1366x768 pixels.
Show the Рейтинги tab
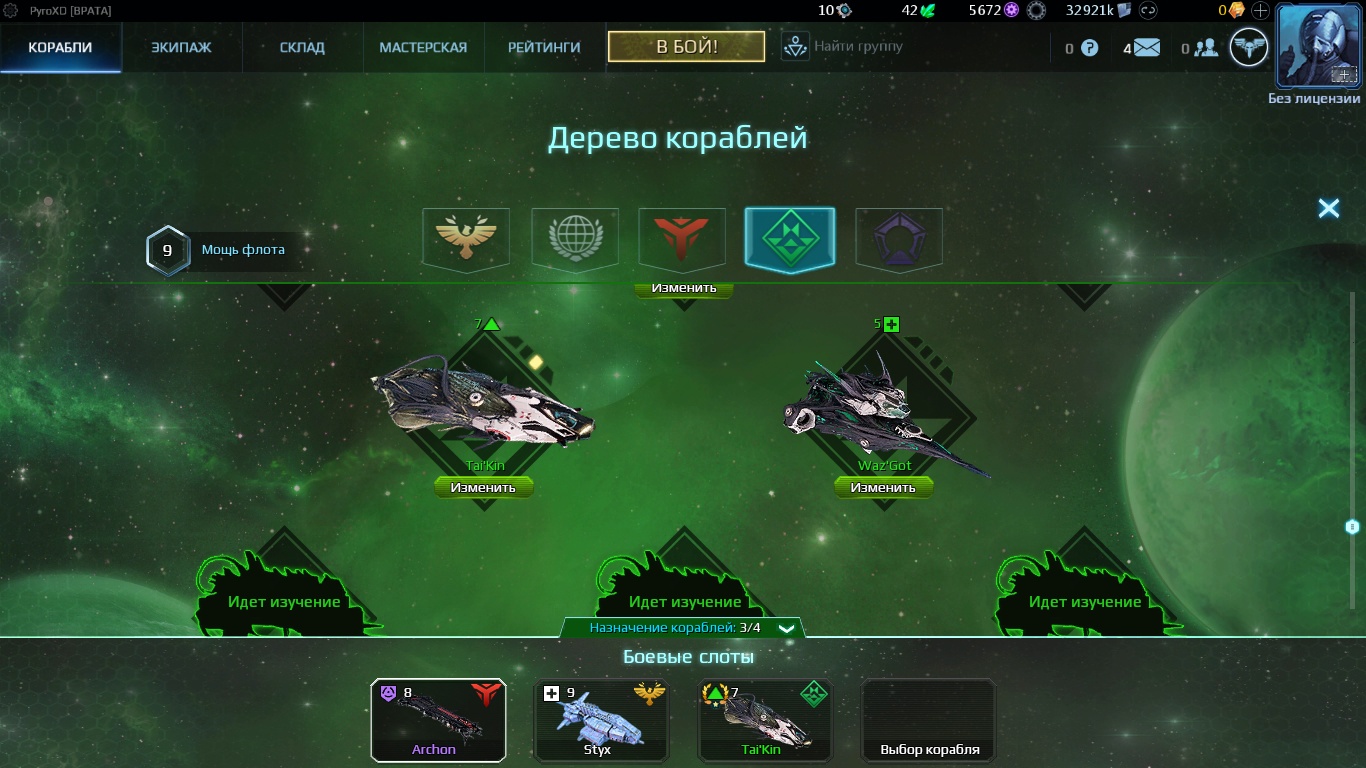coord(544,47)
